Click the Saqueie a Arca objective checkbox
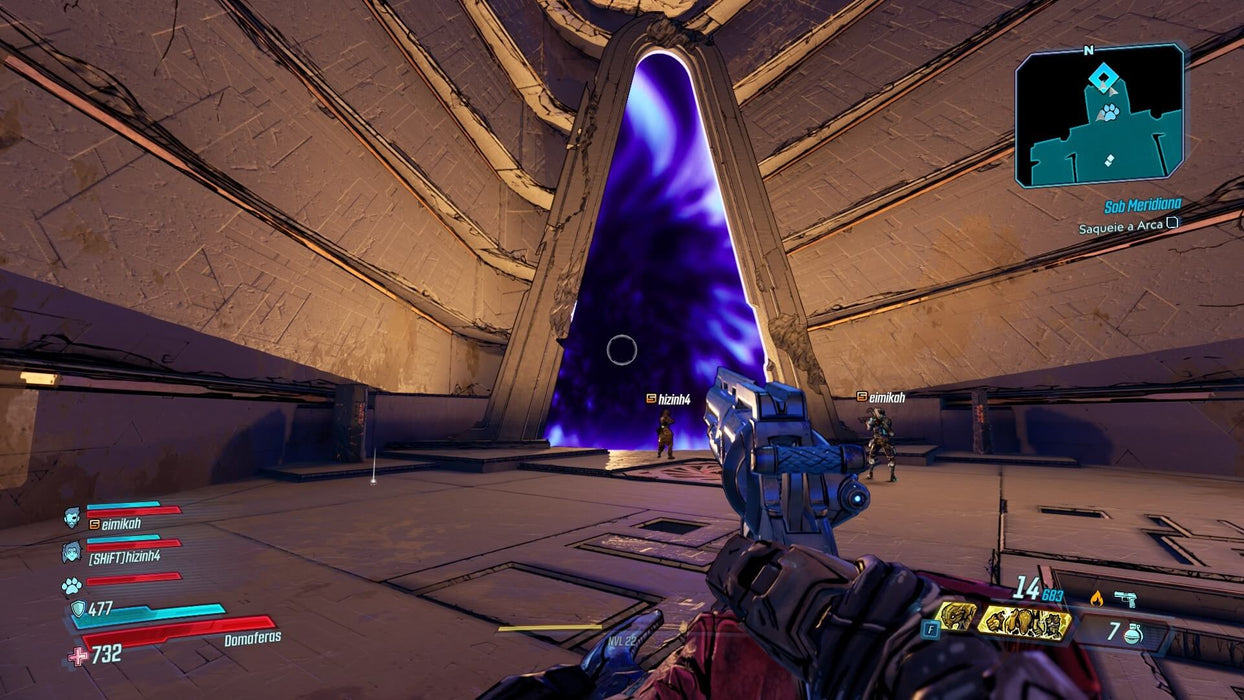The width and height of the screenshot is (1244, 700). tap(1173, 227)
